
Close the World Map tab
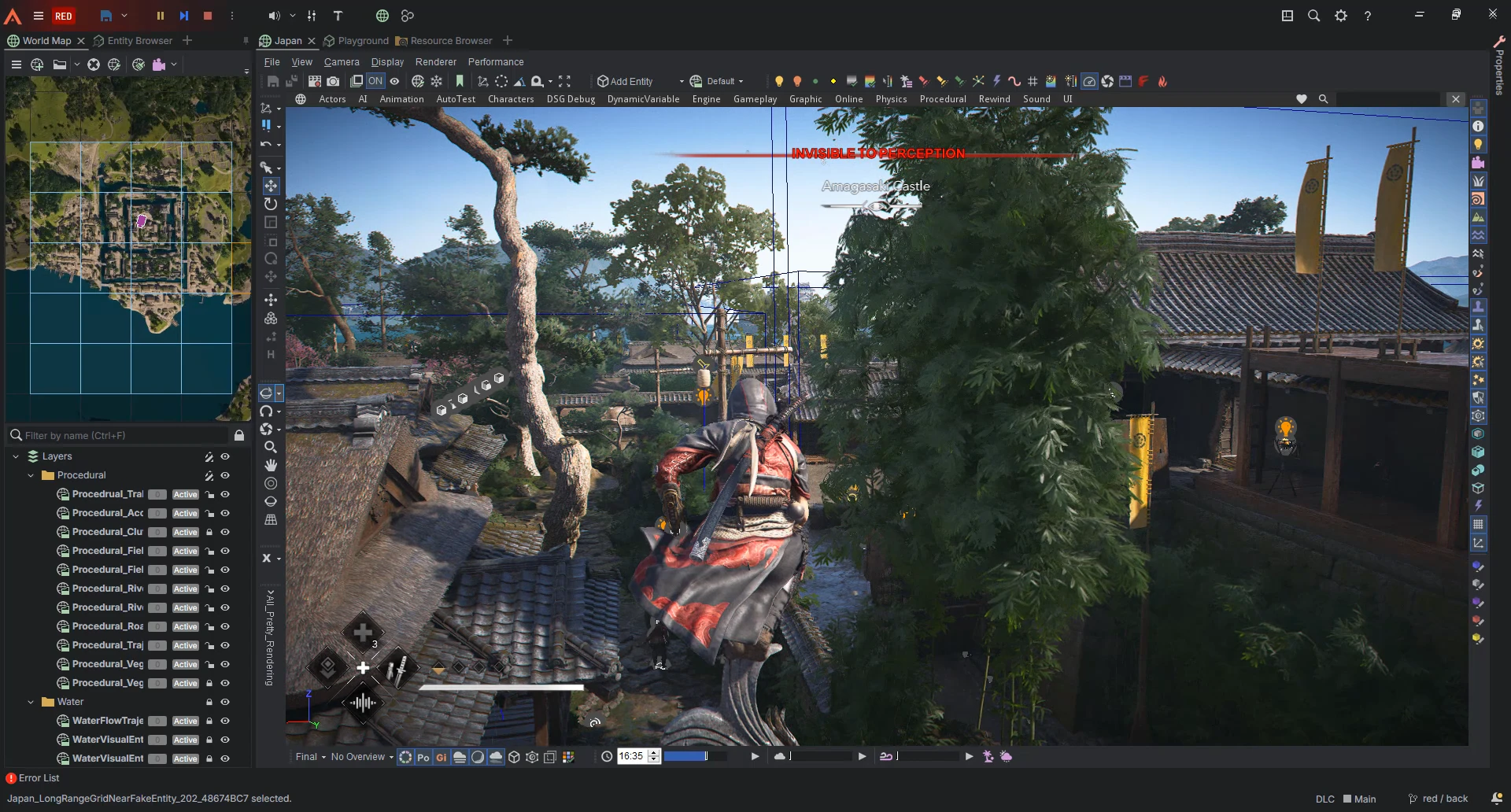pos(81,41)
